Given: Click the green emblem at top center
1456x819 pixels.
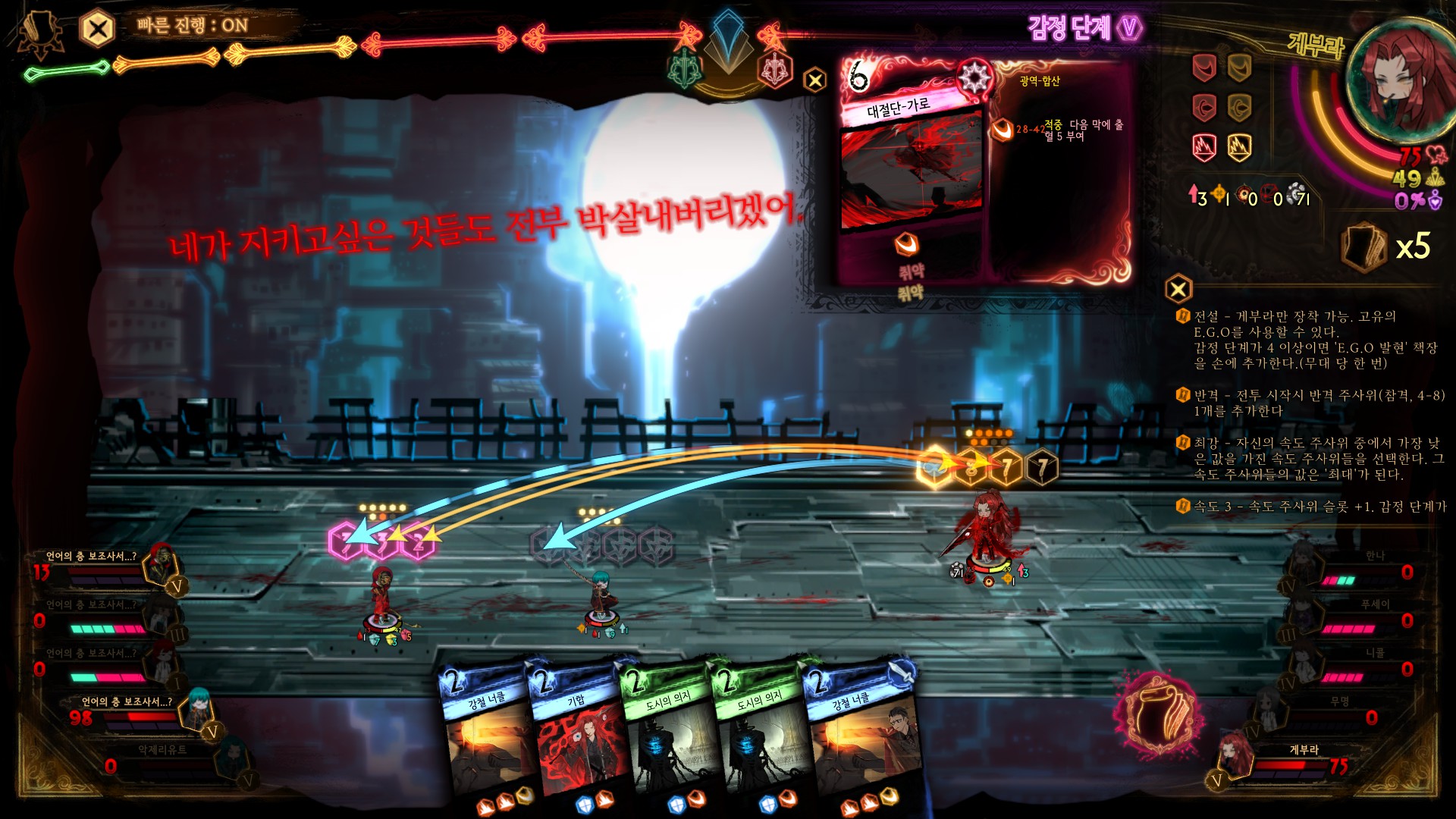Looking at the screenshot, I should pyautogui.click(x=686, y=68).
